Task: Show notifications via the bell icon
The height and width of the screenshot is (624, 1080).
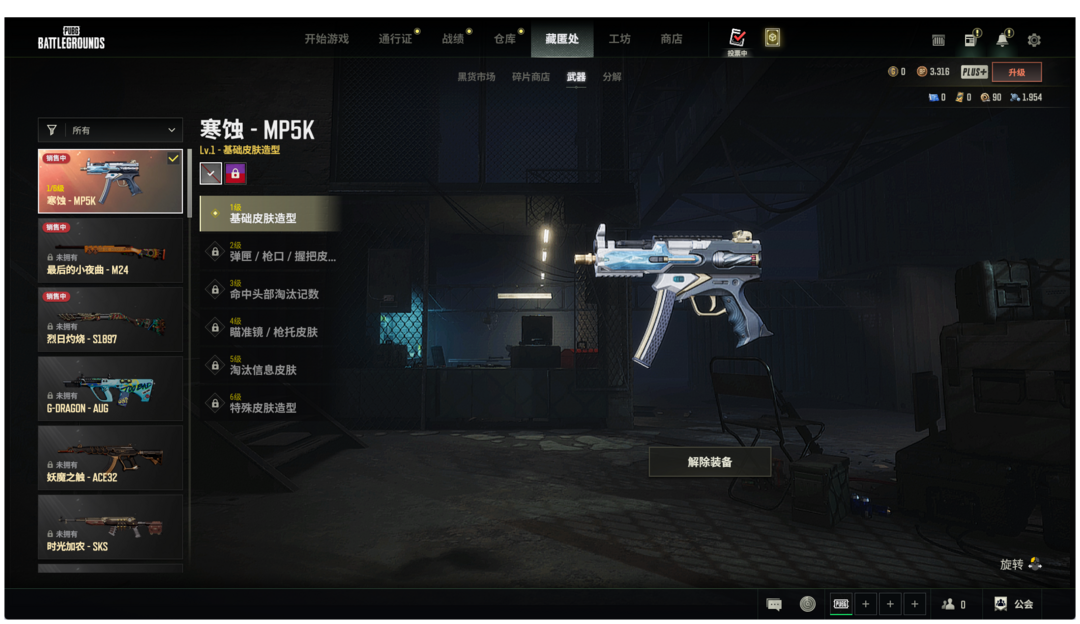Action: (1002, 40)
